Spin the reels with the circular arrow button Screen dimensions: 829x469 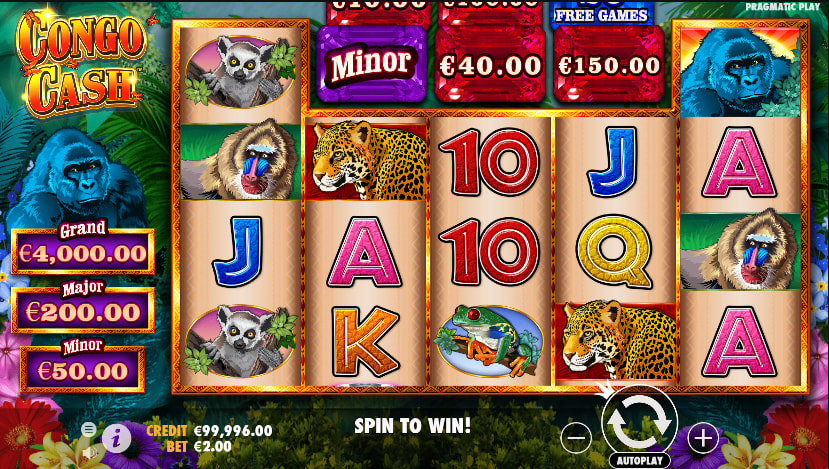point(640,424)
